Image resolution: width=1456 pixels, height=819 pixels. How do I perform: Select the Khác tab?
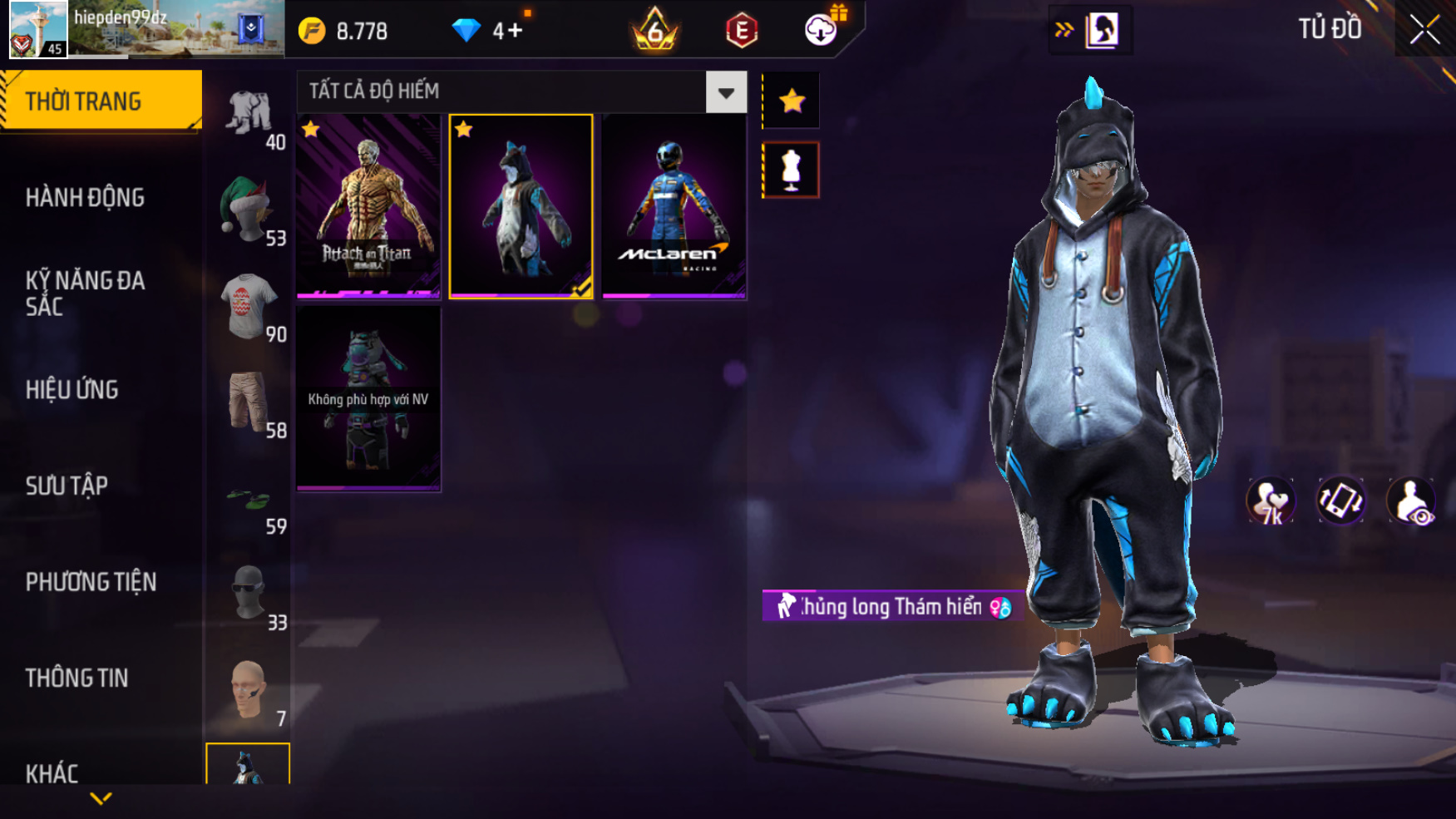point(52,772)
